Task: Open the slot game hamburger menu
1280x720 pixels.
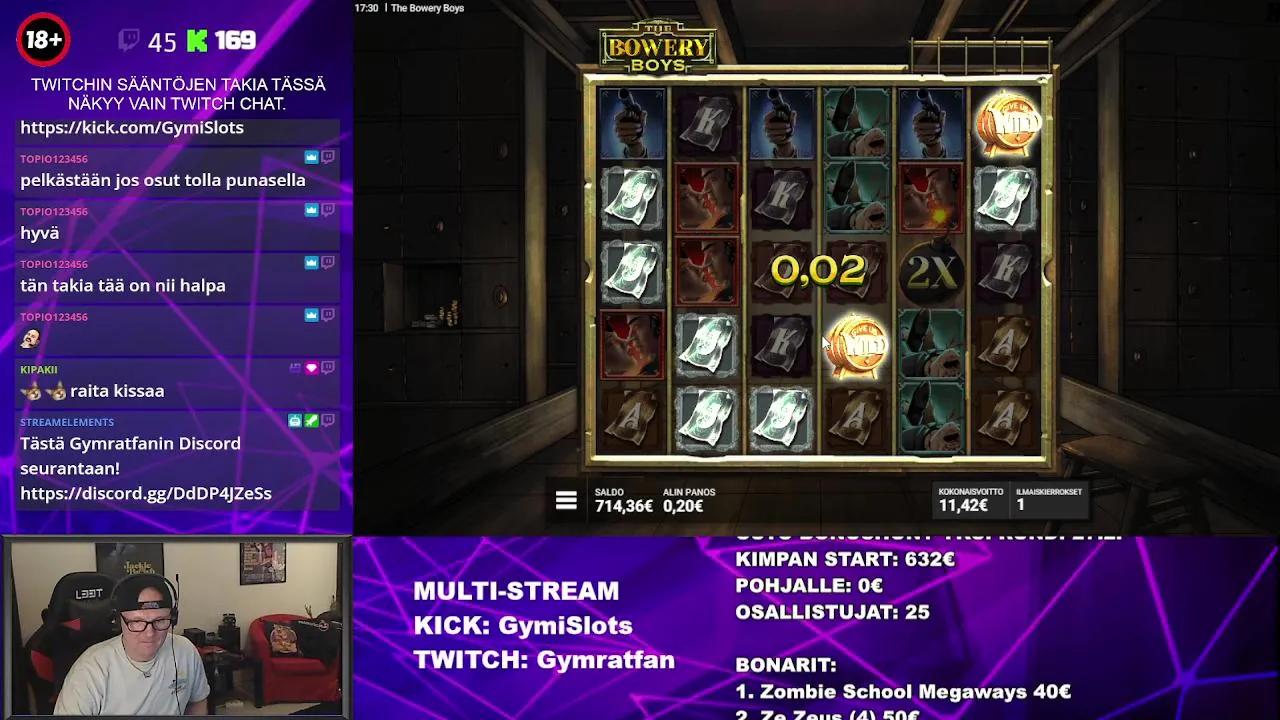Action: coord(566,500)
